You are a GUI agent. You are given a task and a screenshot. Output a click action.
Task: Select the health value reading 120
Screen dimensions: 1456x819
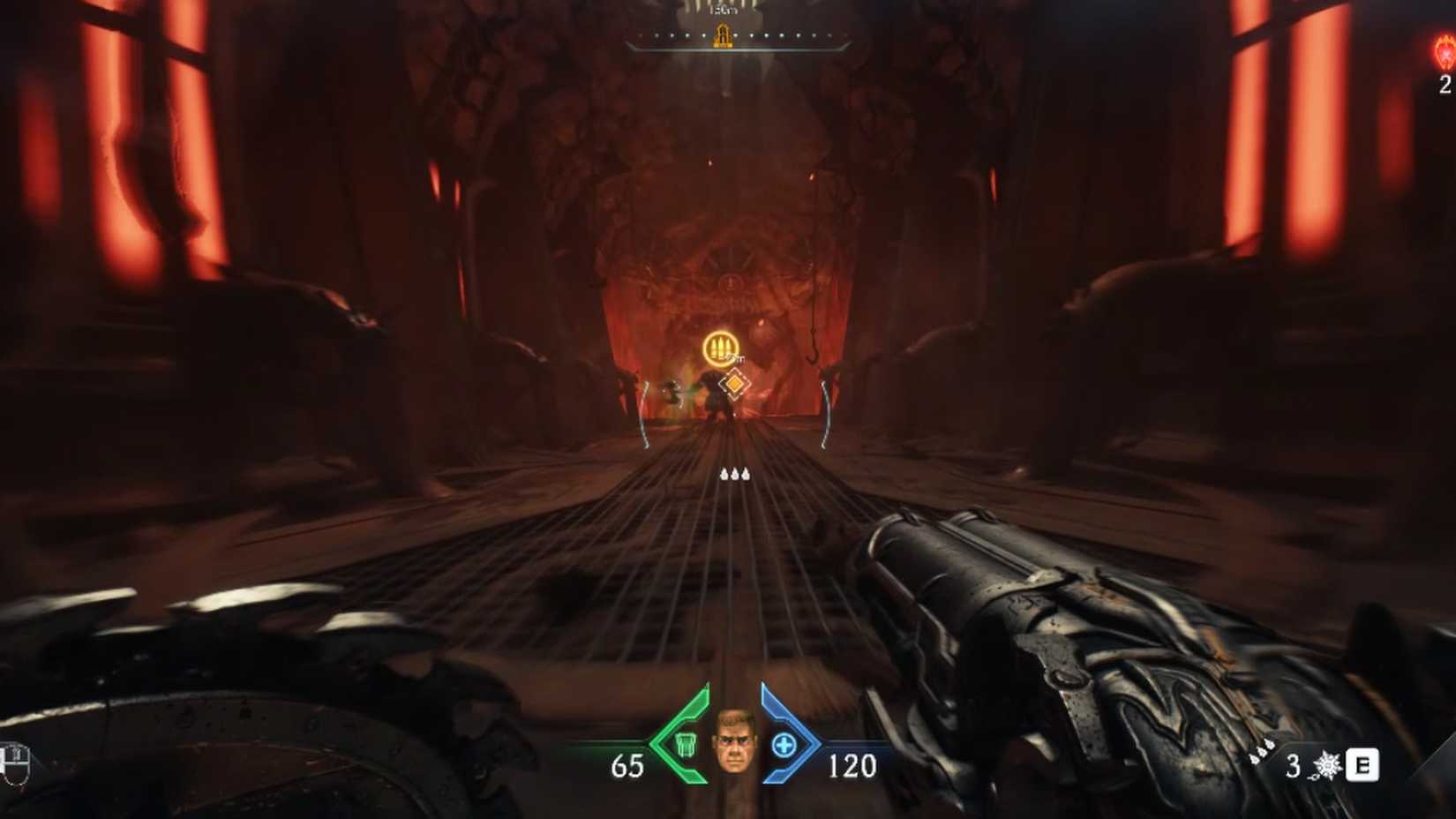point(847,766)
